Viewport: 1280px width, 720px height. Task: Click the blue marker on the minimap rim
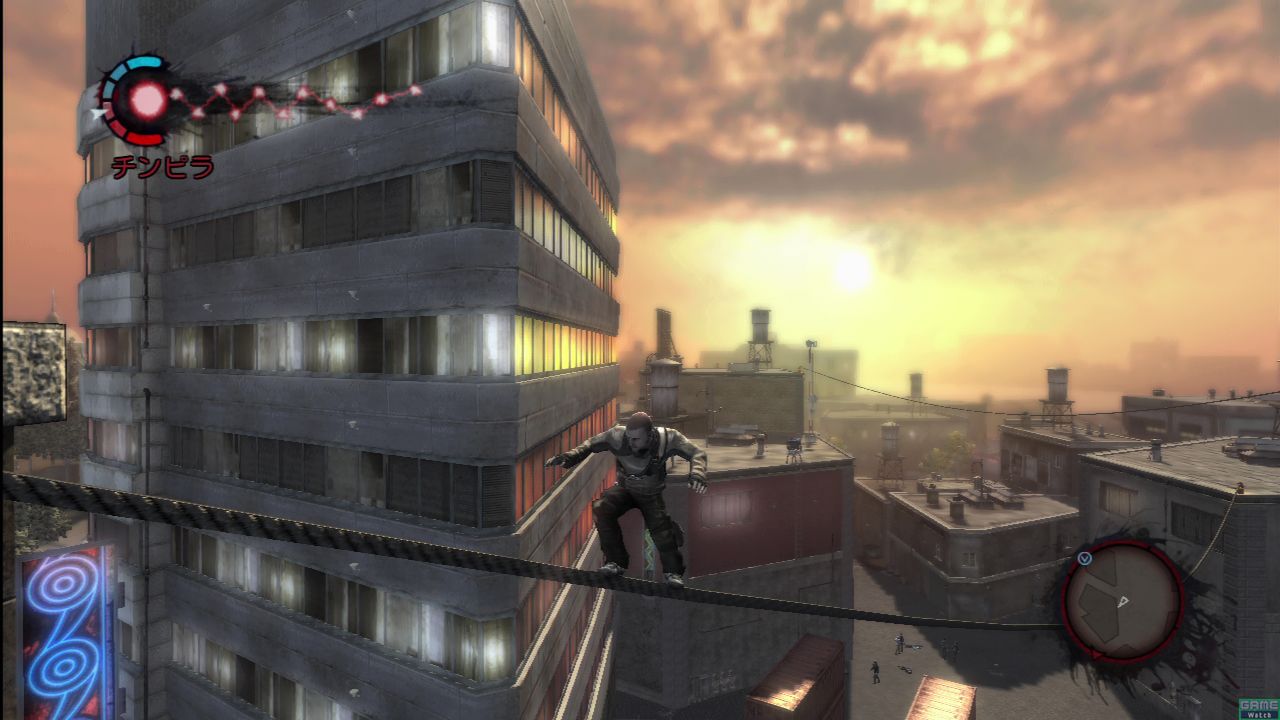(1085, 558)
